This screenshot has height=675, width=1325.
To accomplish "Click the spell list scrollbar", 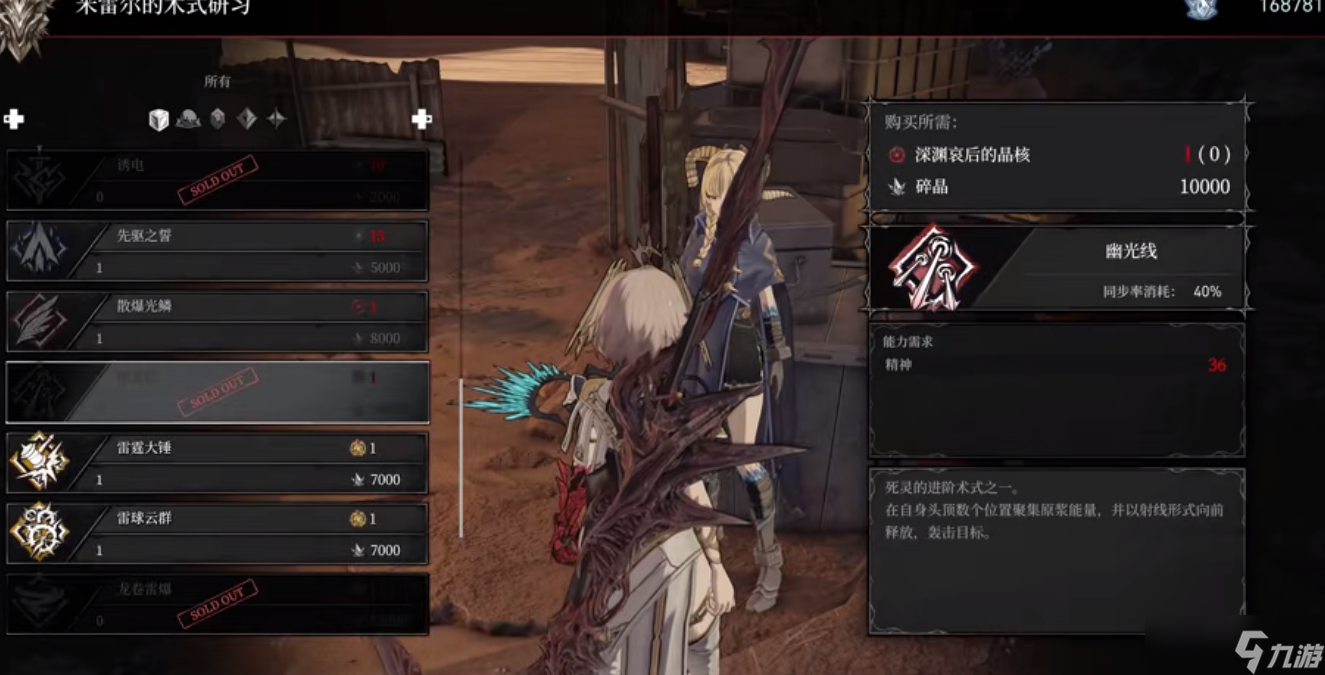I will 461,457.
